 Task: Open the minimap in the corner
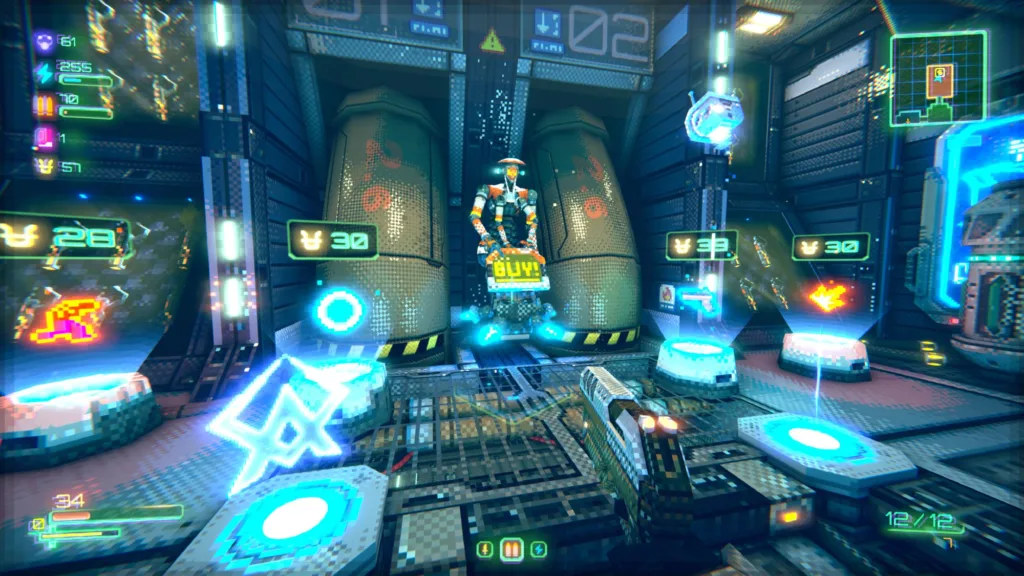[x=937, y=79]
